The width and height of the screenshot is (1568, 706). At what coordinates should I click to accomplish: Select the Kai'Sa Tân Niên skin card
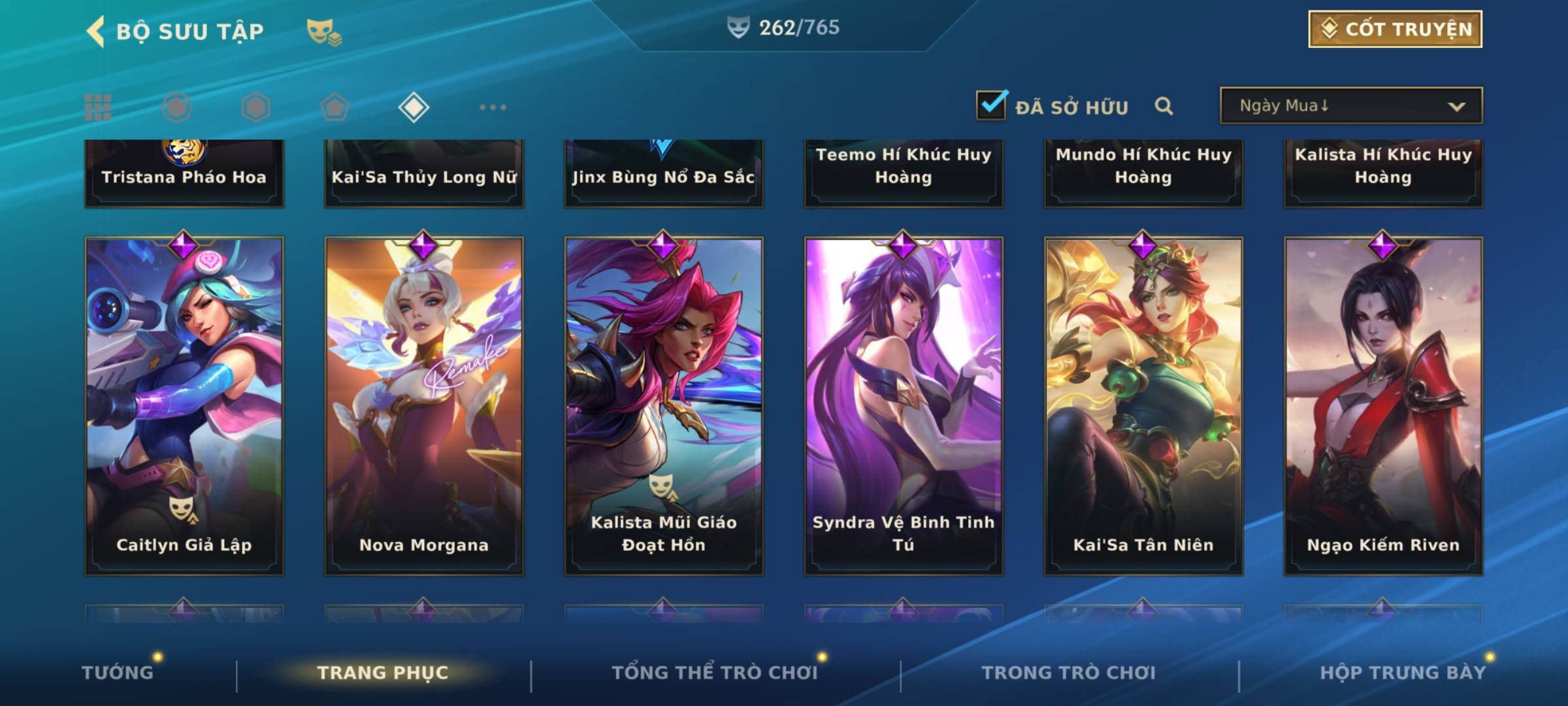[x=1143, y=405]
